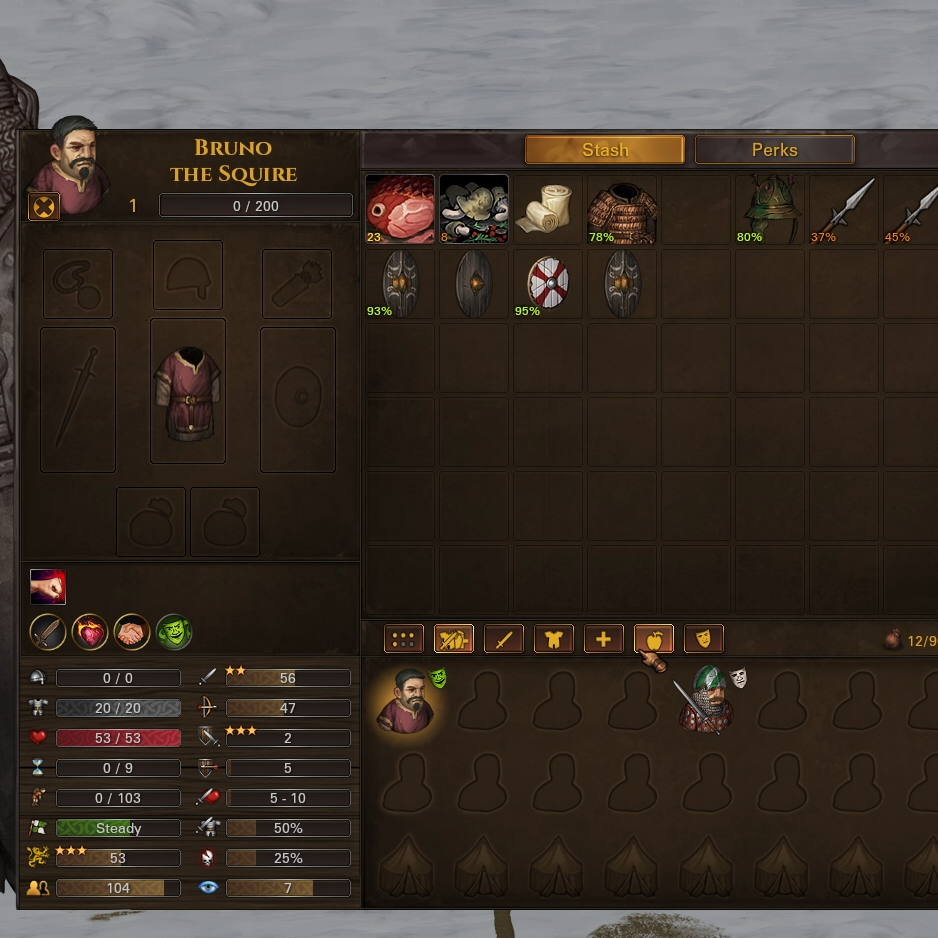The image size is (938, 938).
Task: Open the Stash tab
Action: tap(604, 150)
